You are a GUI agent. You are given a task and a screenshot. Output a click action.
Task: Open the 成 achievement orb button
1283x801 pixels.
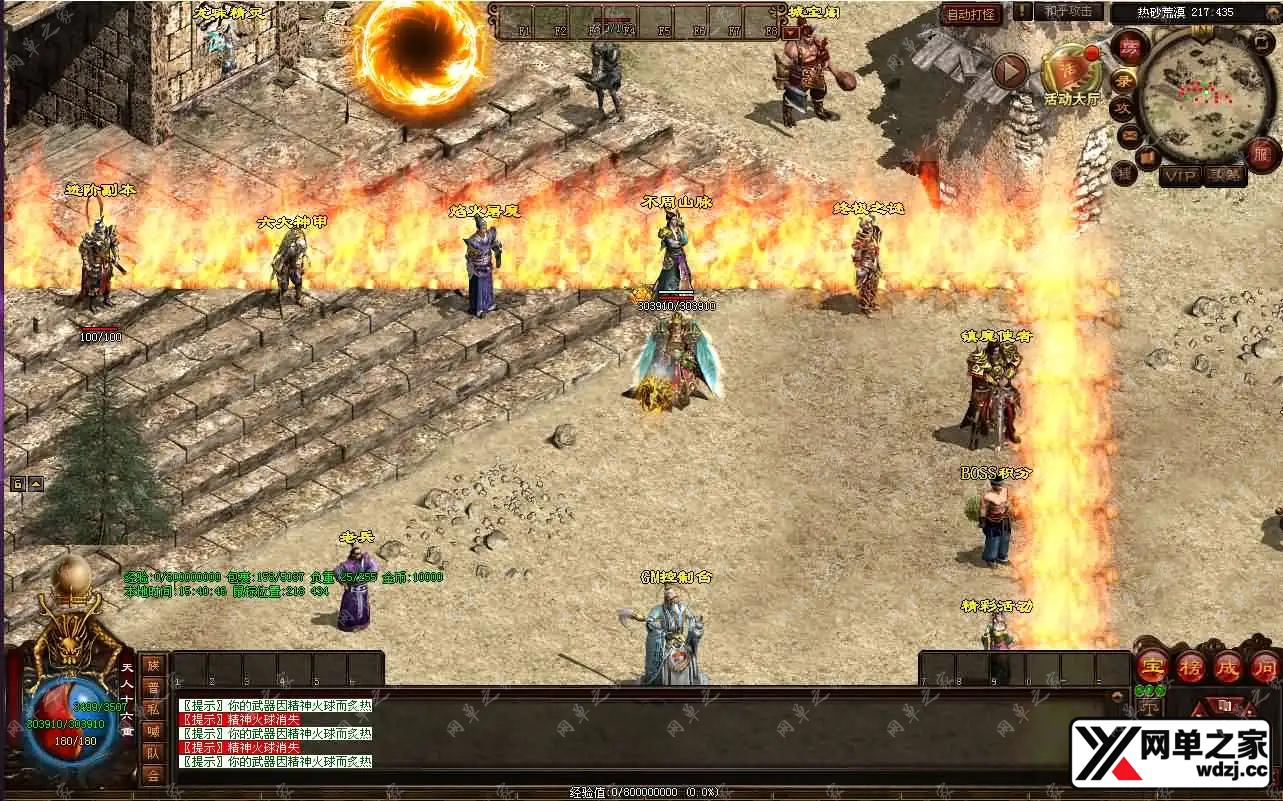1227,666
